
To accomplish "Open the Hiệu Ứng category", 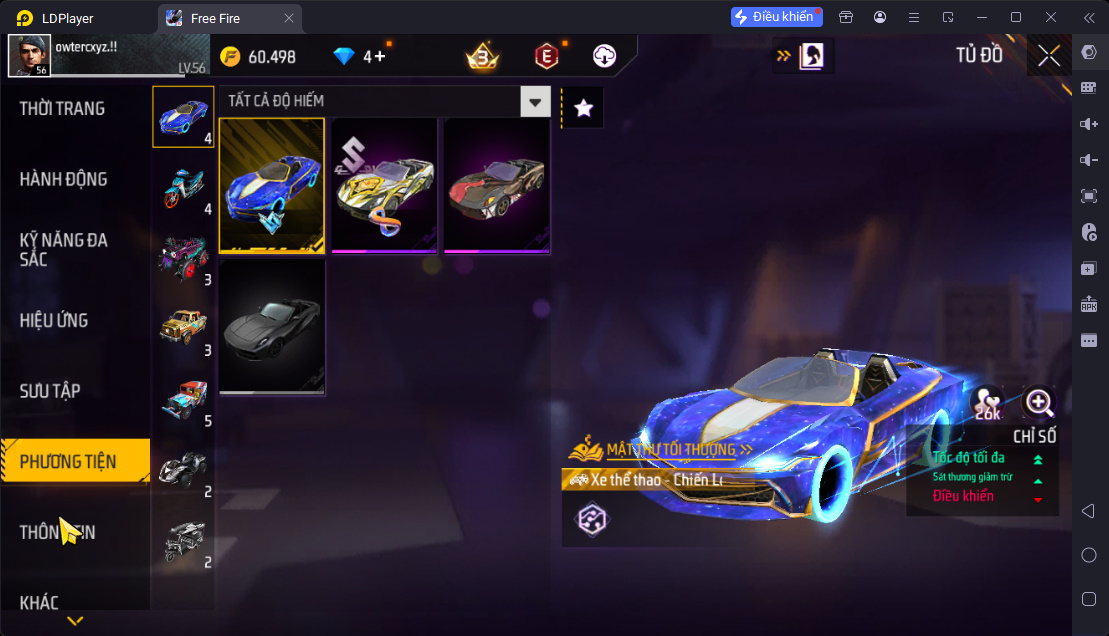I will pyautogui.click(x=54, y=321).
